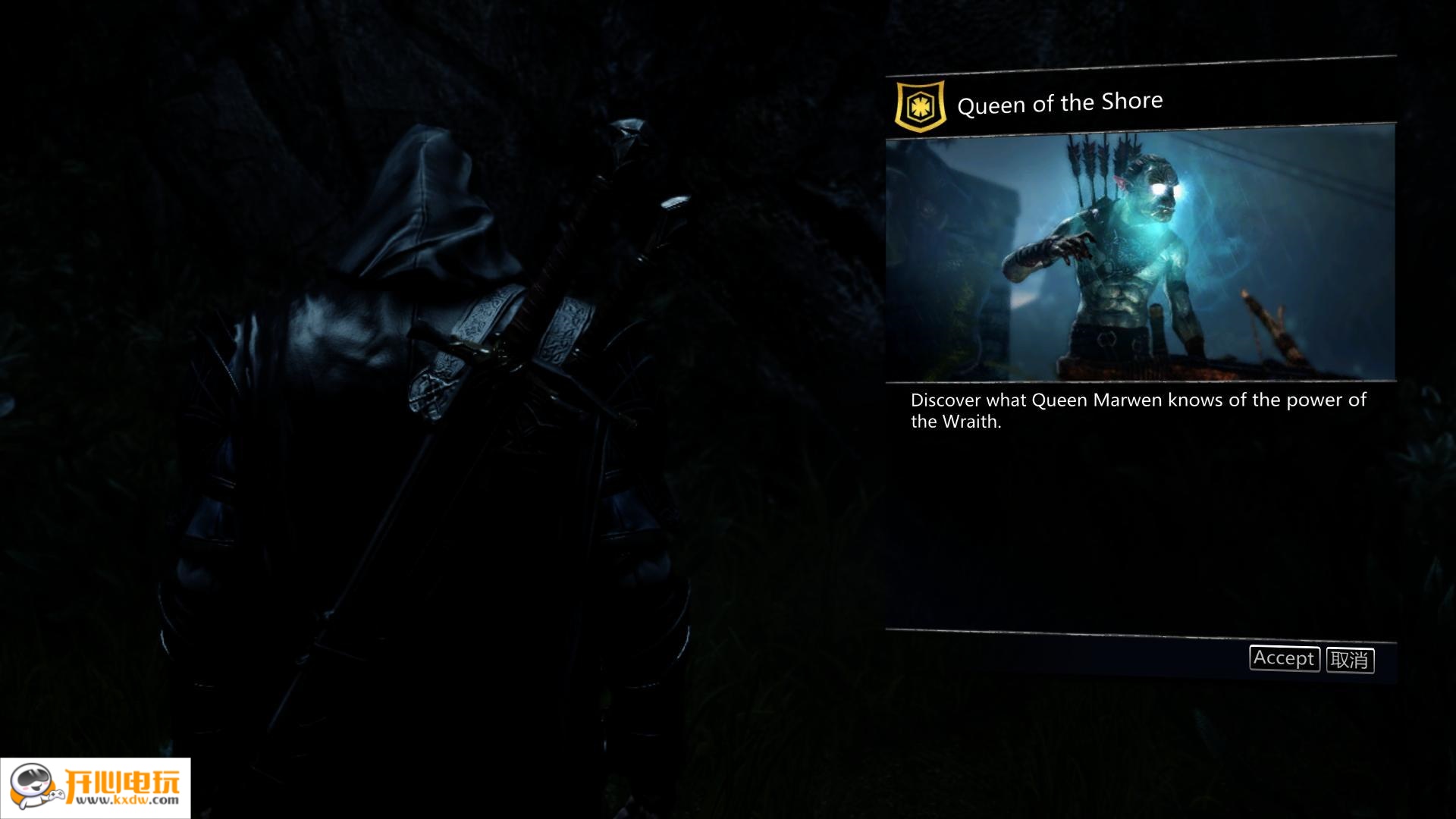Accept the Queen of the Shore mission
The height and width of the screenshot is (819, 1456).
point(1284,658)
